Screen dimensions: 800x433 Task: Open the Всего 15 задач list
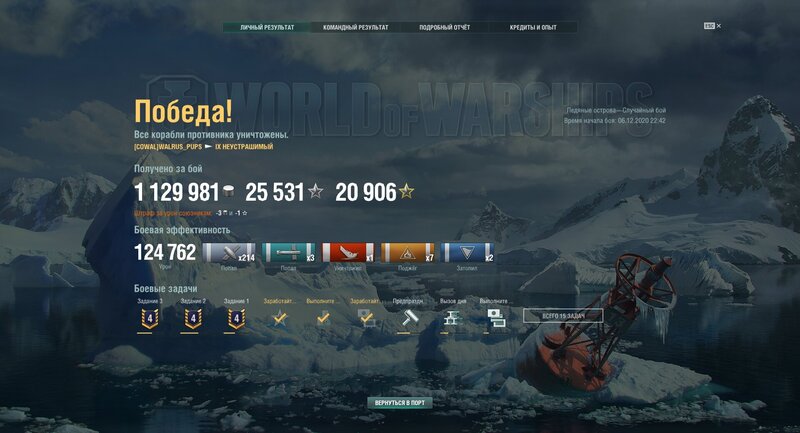562,316
